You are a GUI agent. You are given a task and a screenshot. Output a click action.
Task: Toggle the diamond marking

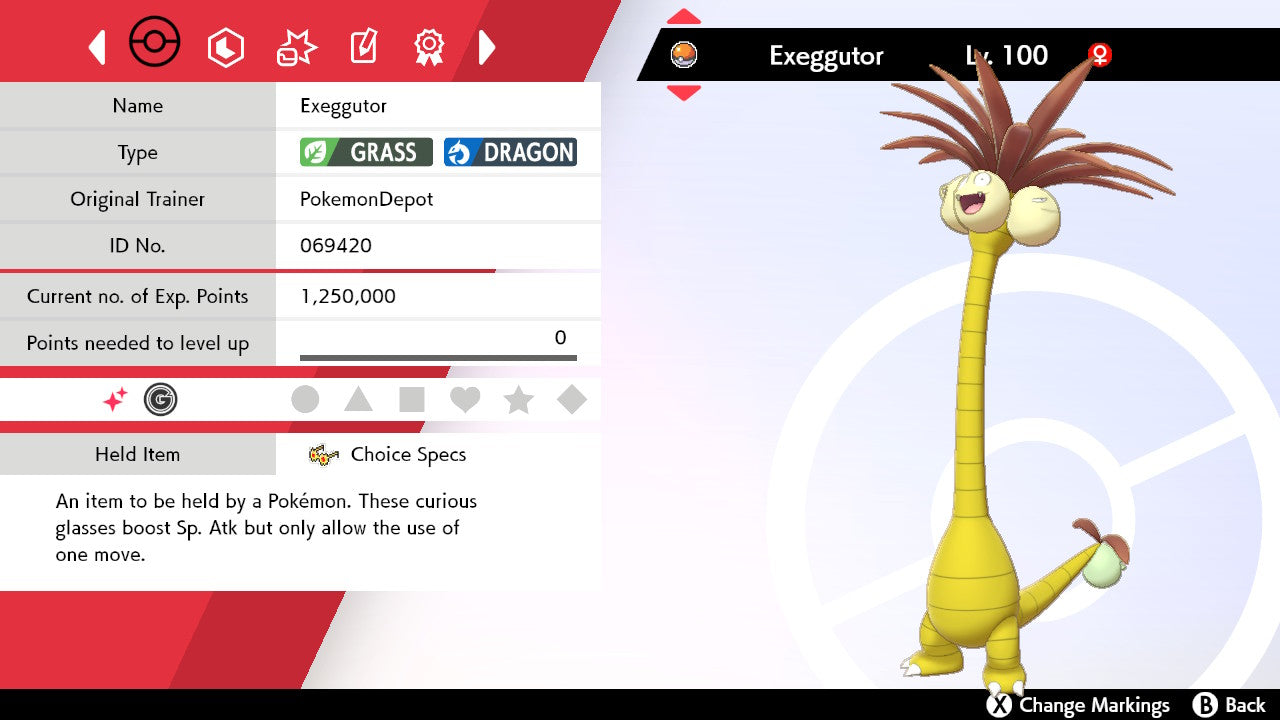point(572,400)
